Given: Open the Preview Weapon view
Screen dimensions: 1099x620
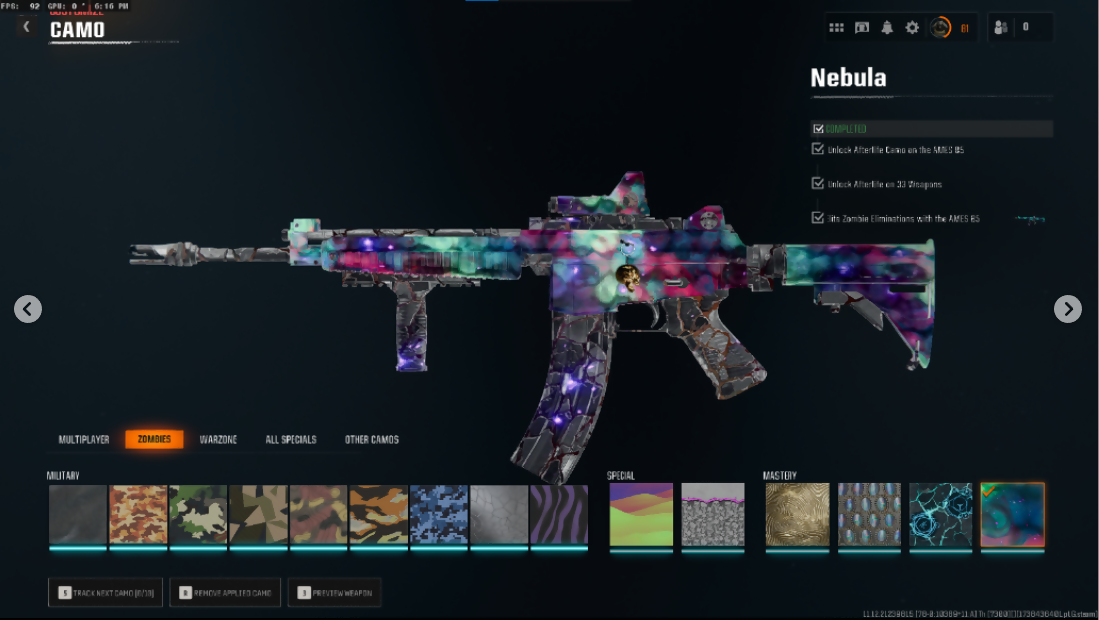Looking at the screenshot, I should point(334,593).
